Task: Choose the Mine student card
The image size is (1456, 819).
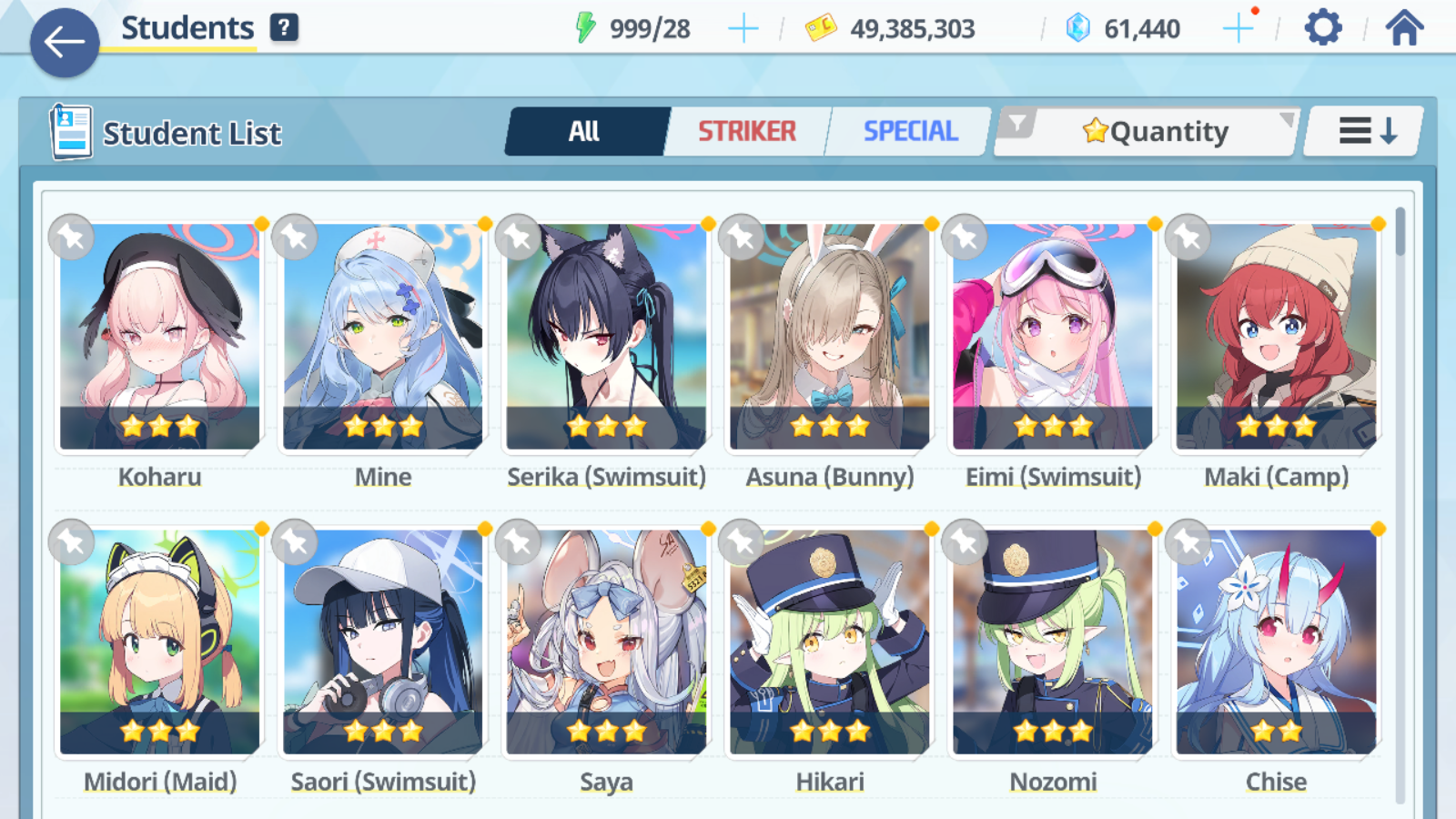Action: pyautogui.click(x=383, y=337)
